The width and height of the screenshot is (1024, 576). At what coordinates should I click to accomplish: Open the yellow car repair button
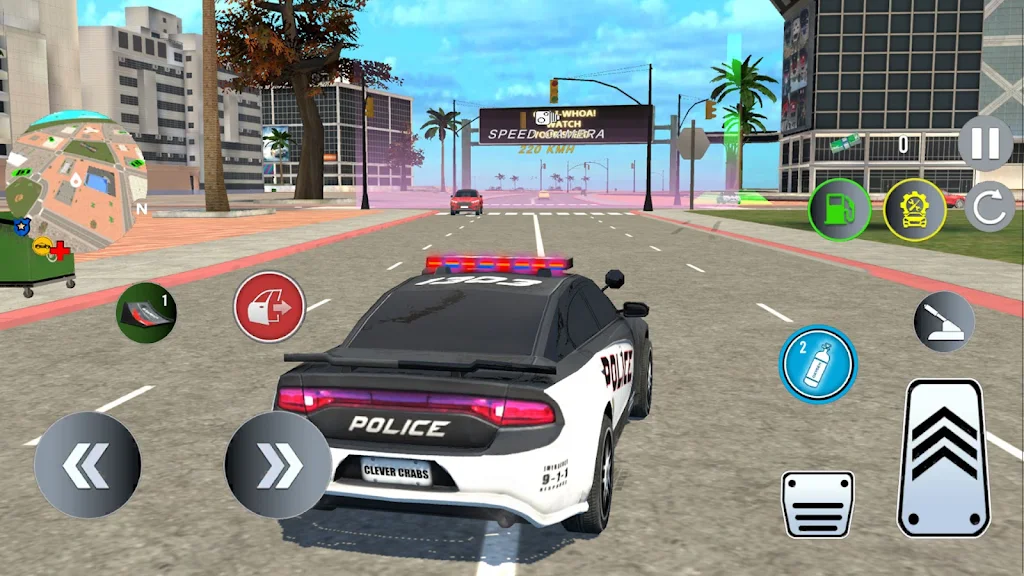(914, 209)
